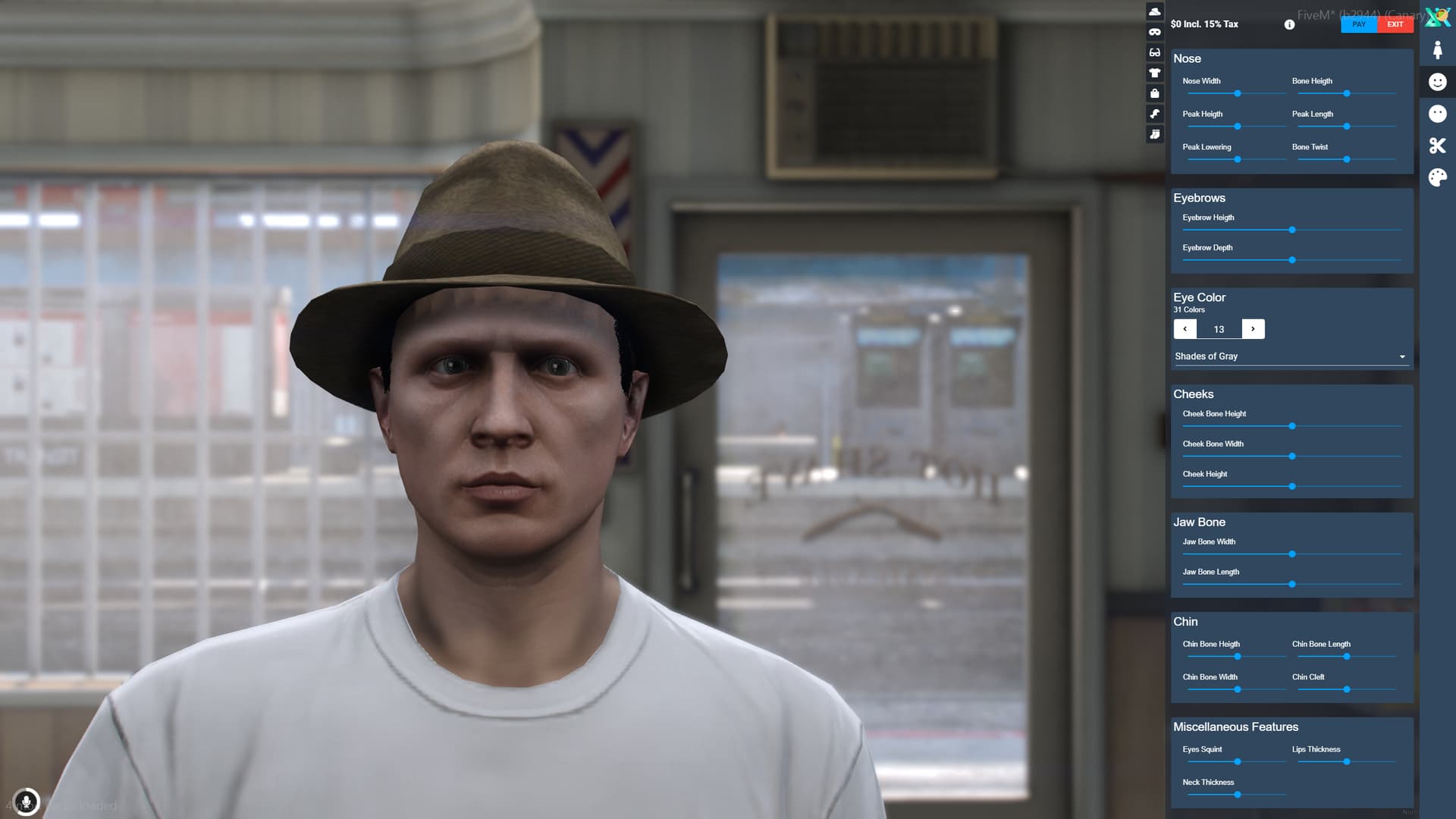
Task: Select the bag accessory icon
Action: click(x=1153, y=93)
